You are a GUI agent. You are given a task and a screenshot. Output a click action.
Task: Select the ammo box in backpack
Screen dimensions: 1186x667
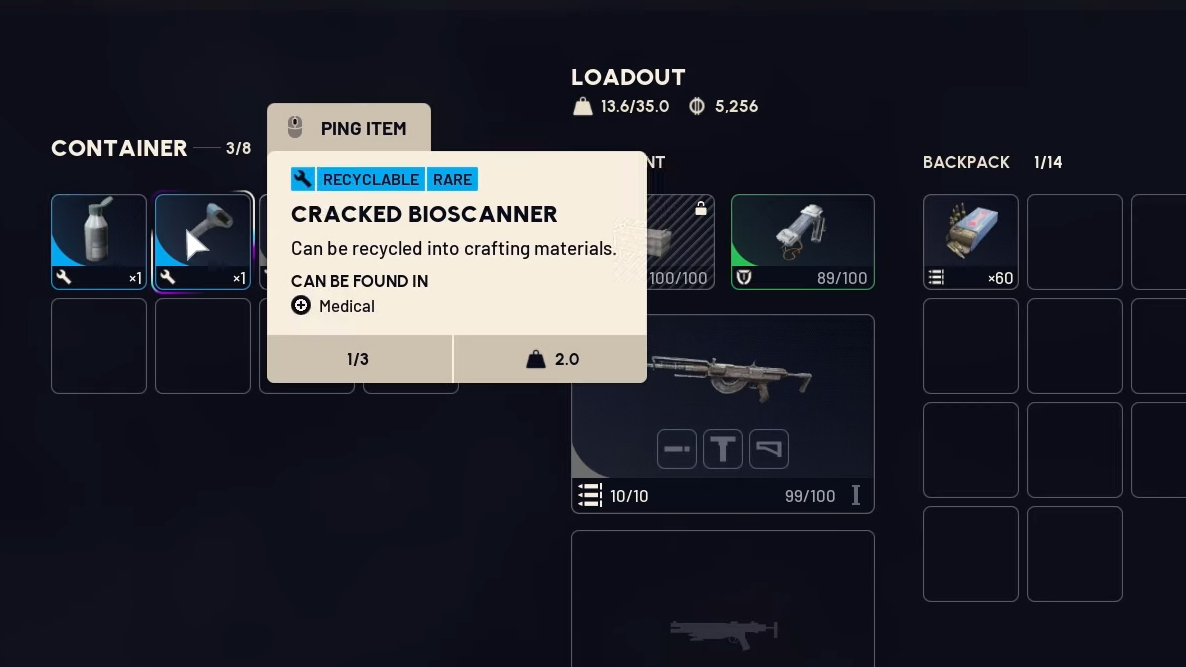[x=970, y=241]
